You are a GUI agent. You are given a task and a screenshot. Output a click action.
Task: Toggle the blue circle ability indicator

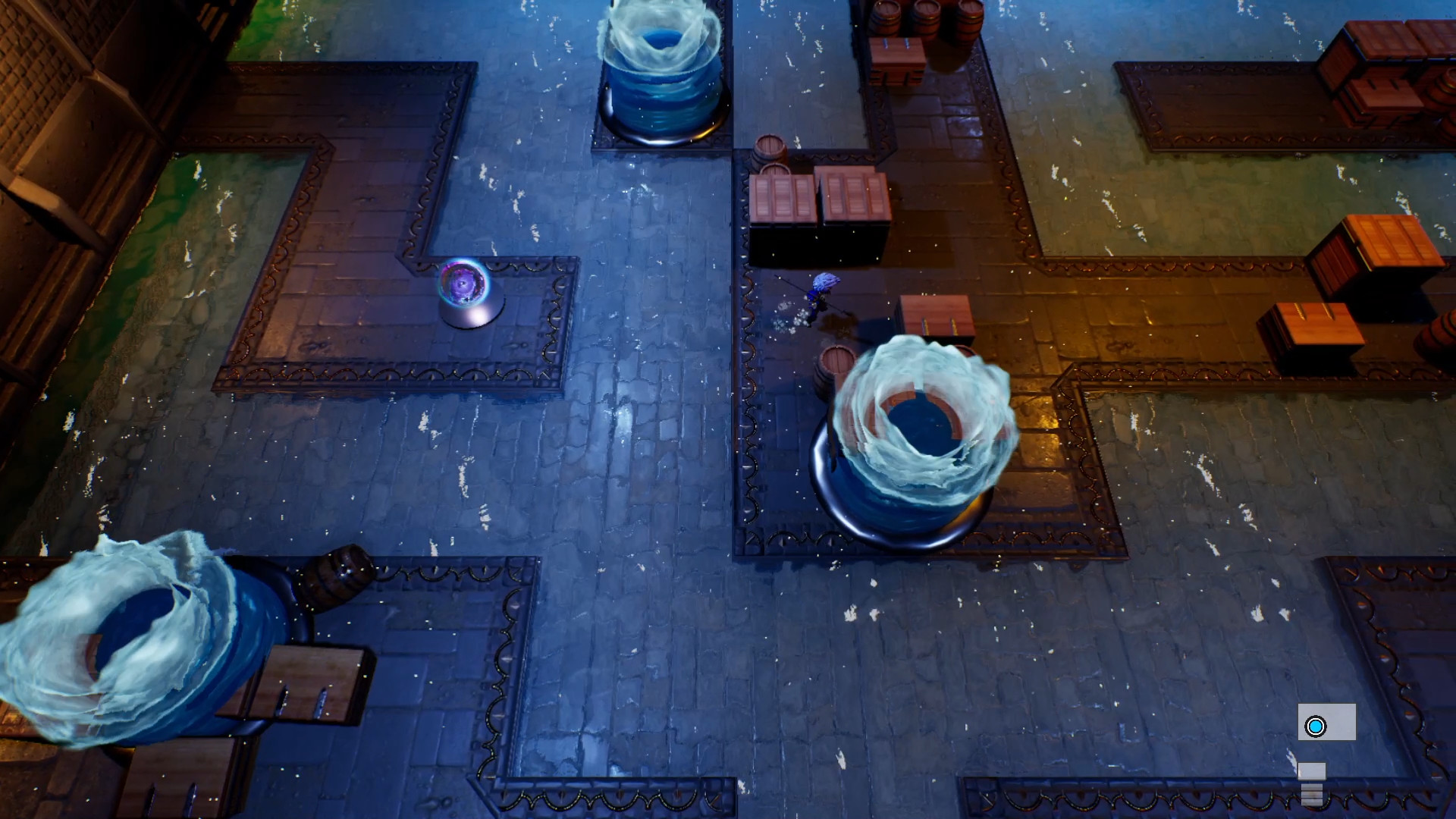1316,726
